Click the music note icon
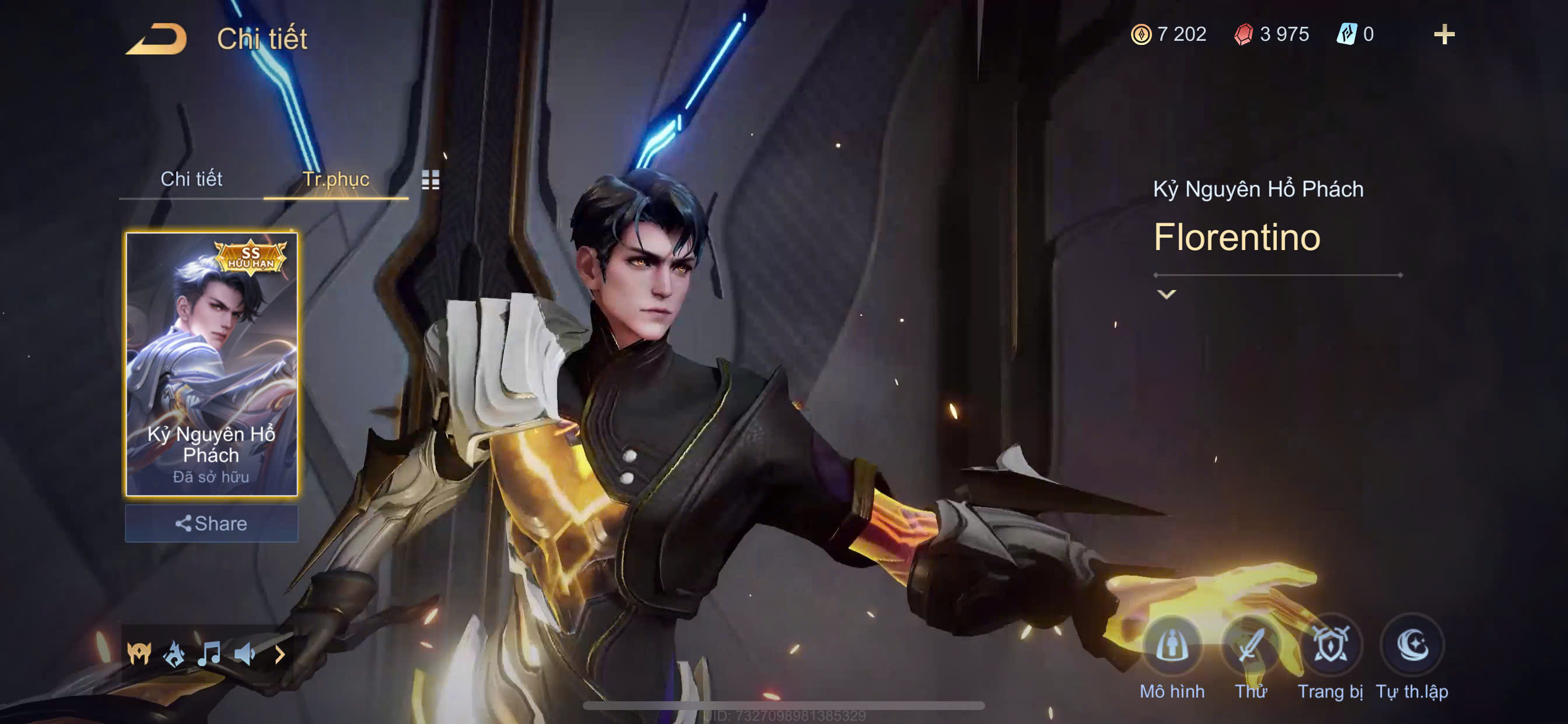The width and height of the screenshot is (1568, 724). pos(209,654)
